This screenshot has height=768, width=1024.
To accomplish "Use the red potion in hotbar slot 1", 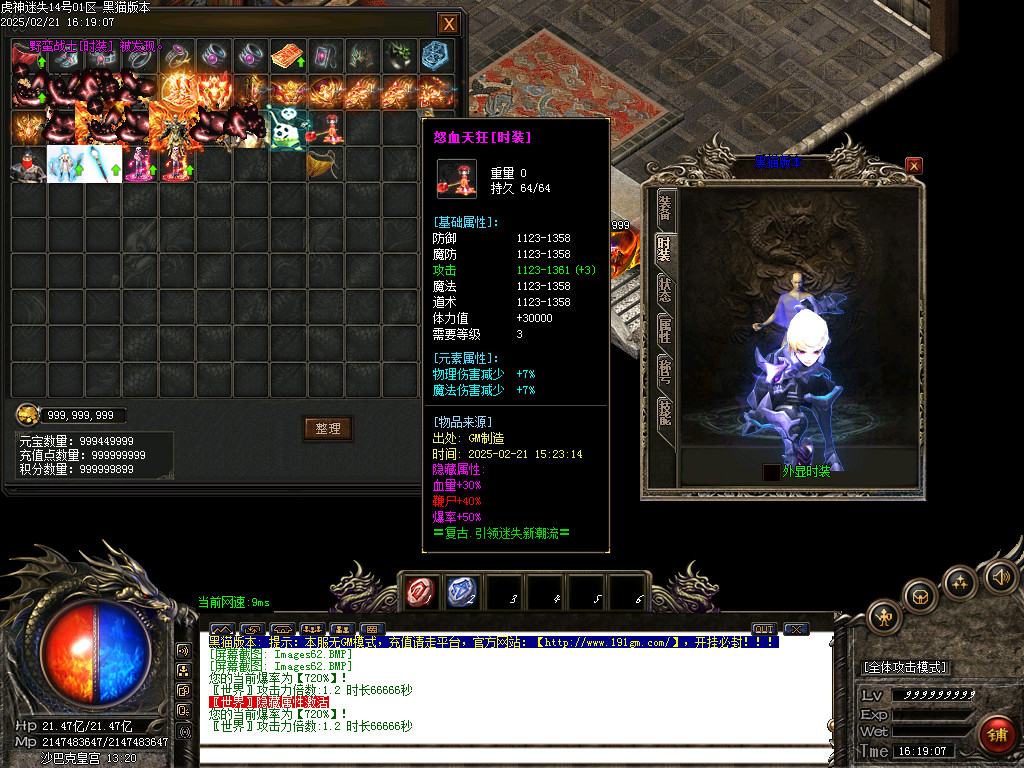I will (x=420, y=593).
